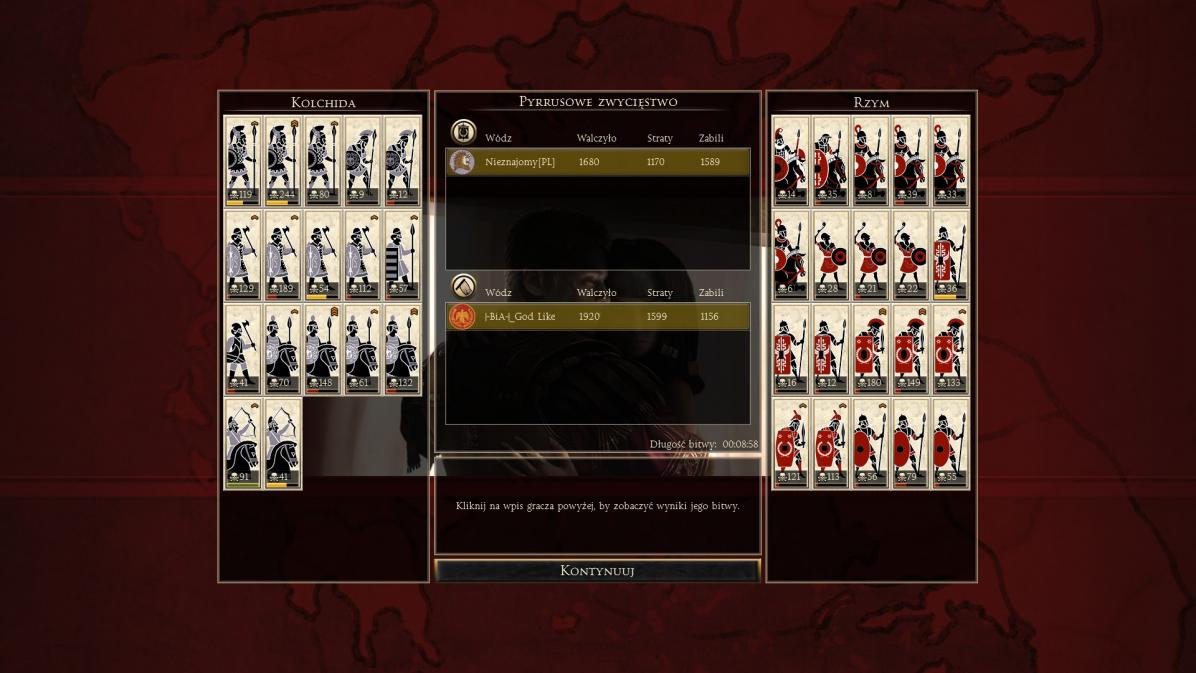1196x673 pixels.
Task: Select Kolchida cavalry card with 132 kills
Action: pos(402,349)
